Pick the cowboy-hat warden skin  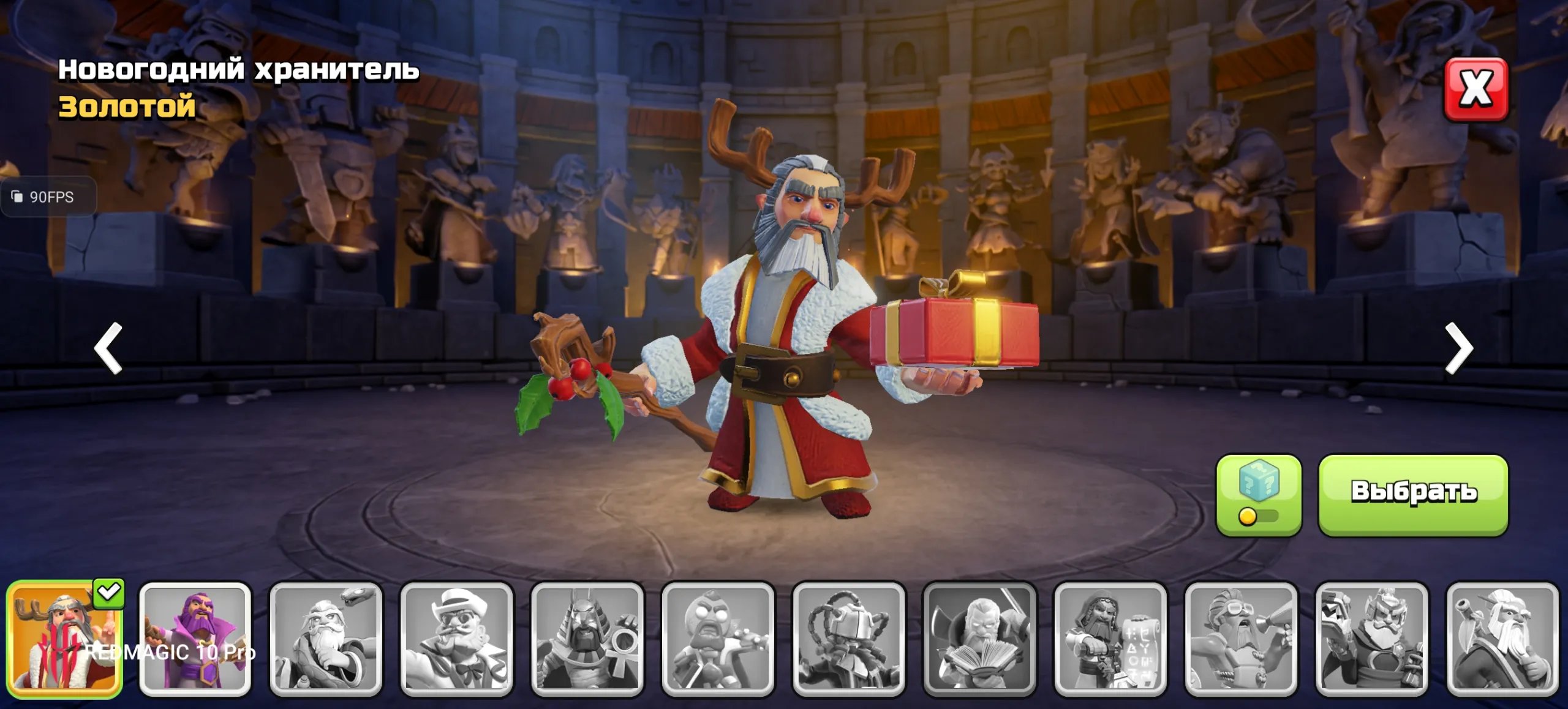pos(456,639)
